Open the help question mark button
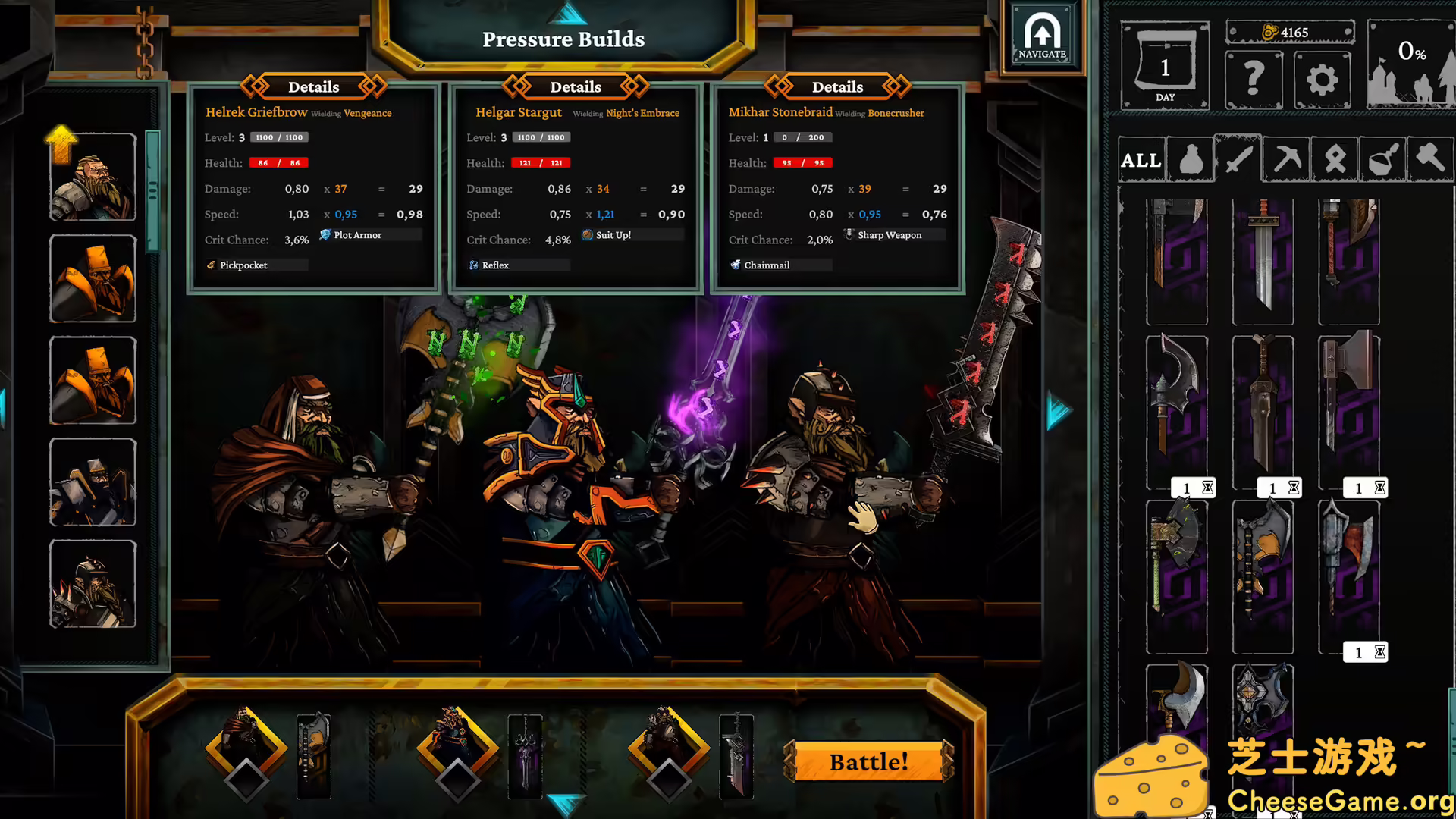Image resolution: width=1456 pixels, height=819 pixels. pos(1253,80)
